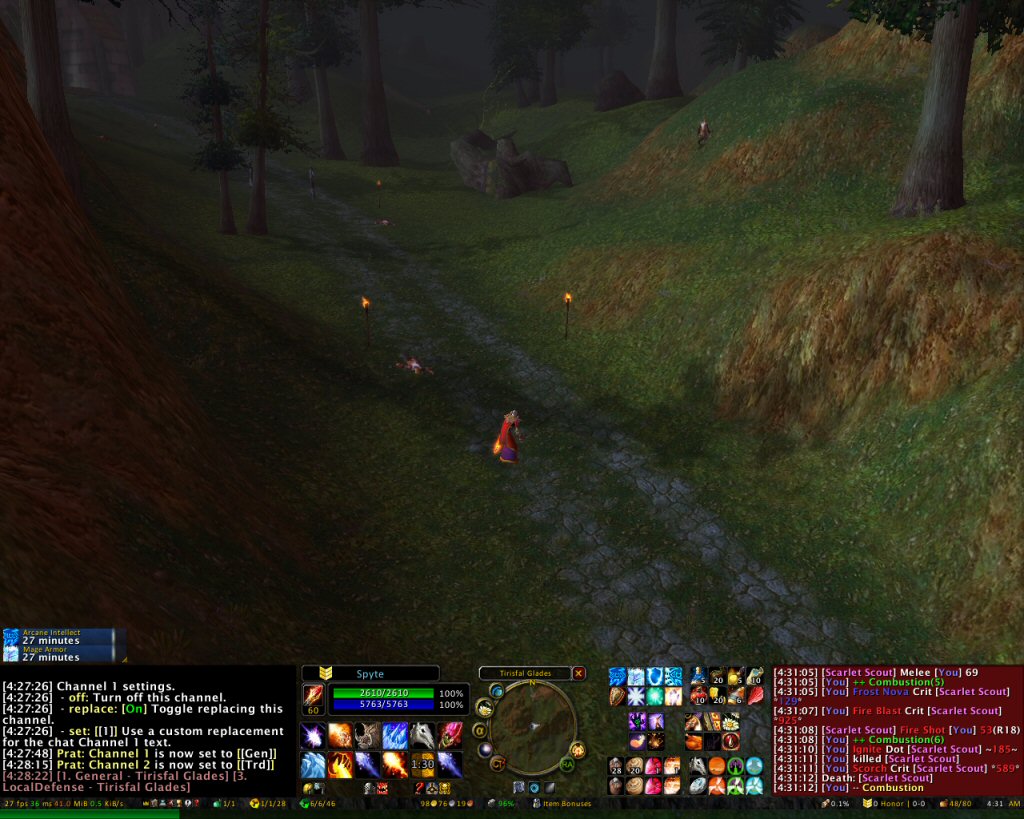Activate the pink flower ability icon
Image resolution: width=1024 pixels, height=819 pixels.
449,736
